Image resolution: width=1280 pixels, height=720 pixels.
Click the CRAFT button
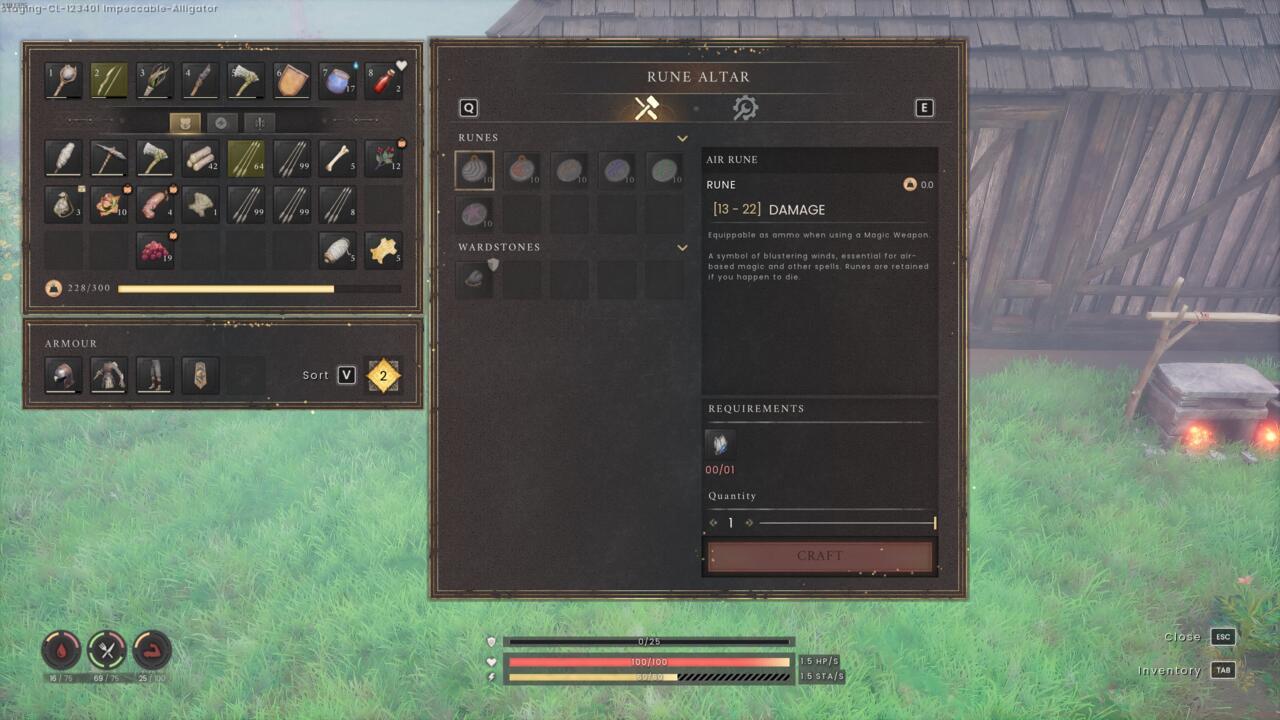[x=820, y=556]
